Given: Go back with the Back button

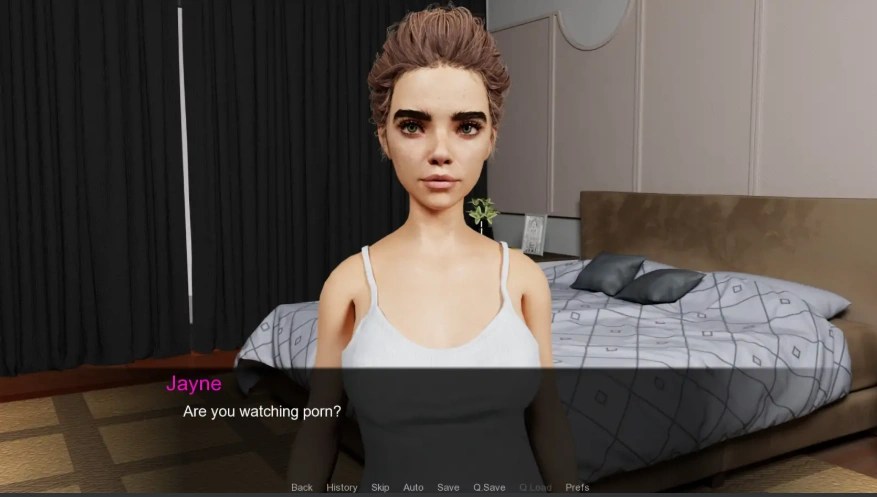Looking at the screenshot, I should point(302,487).
